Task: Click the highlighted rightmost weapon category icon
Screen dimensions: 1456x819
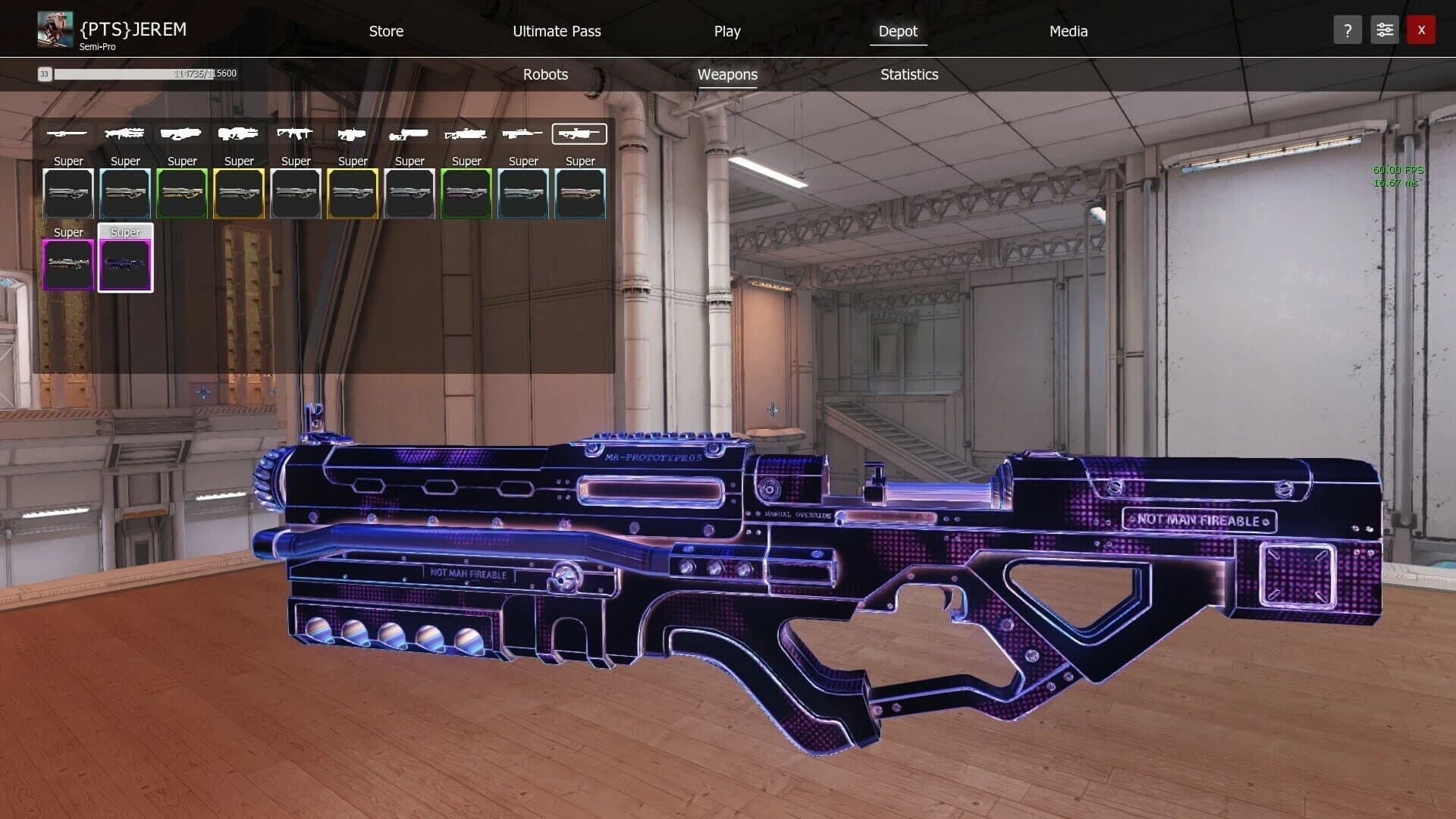Action: [x=579, y=133]
